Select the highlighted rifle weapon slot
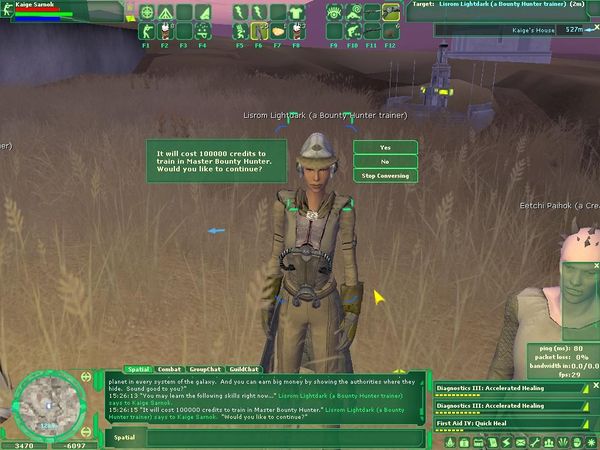This screenshot has height=450, width=600. 390,13
